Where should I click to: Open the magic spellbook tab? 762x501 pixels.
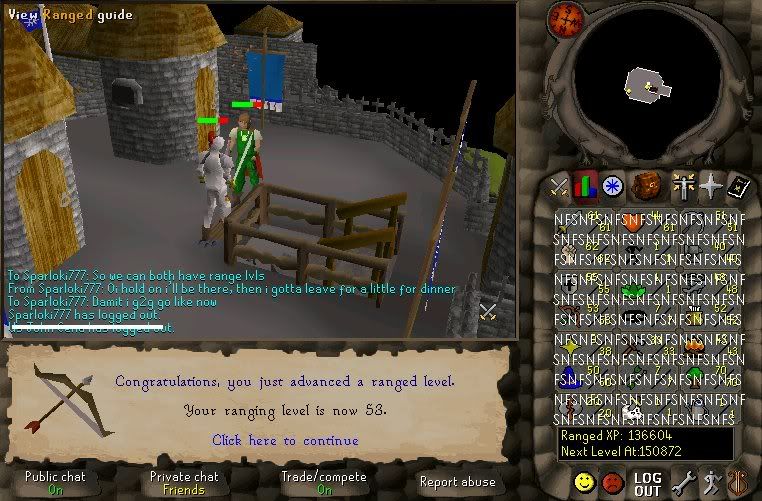pos(738,186)
